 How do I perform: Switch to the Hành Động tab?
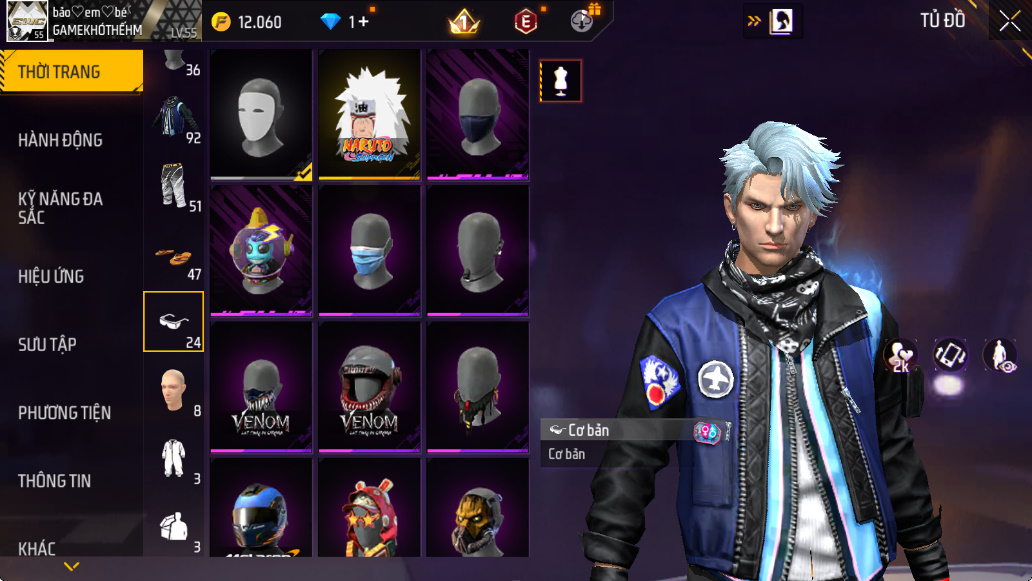[x=60, y=140]
